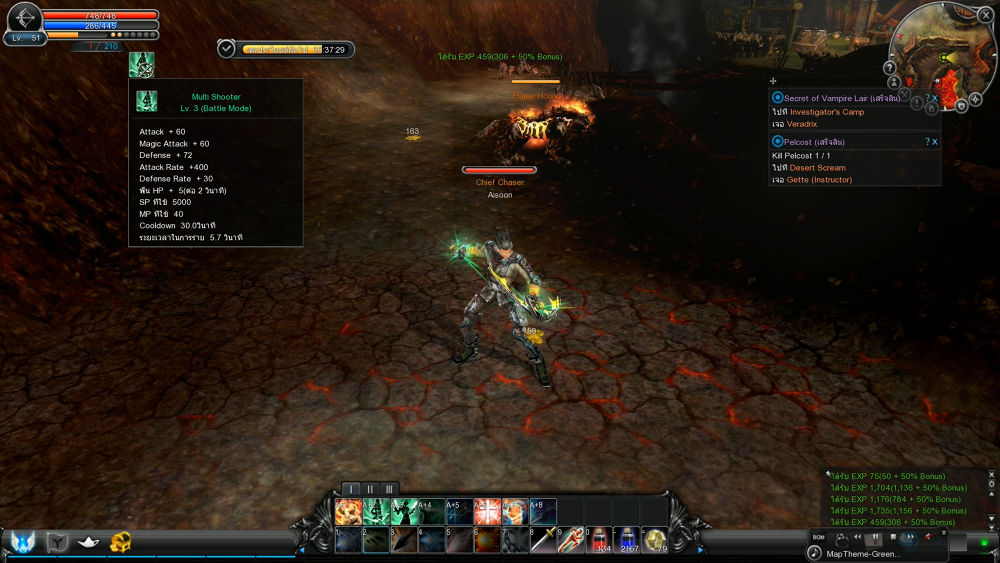Viewport: 1000px width, 563px height.
Task: Click the Multi Shooter buff icon
Action: coord(141,64)
